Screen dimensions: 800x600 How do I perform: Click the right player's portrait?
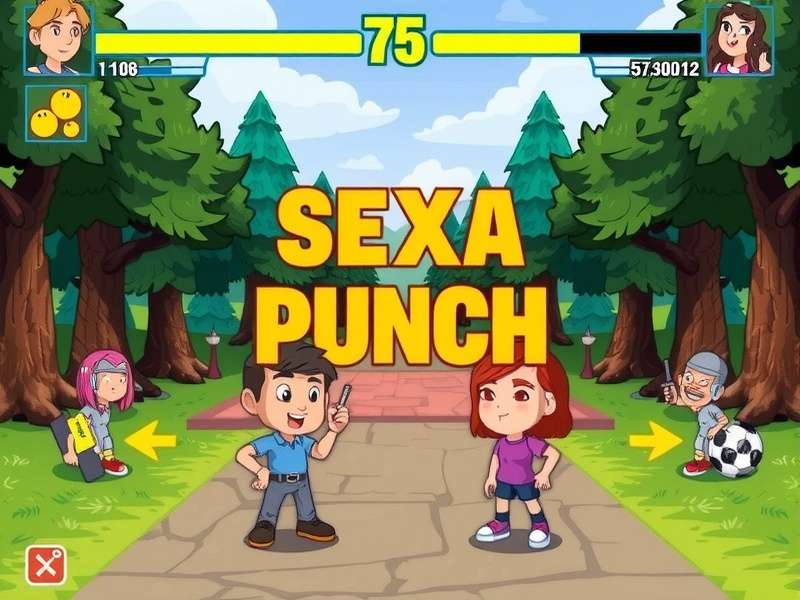click(x=739, y=39)
